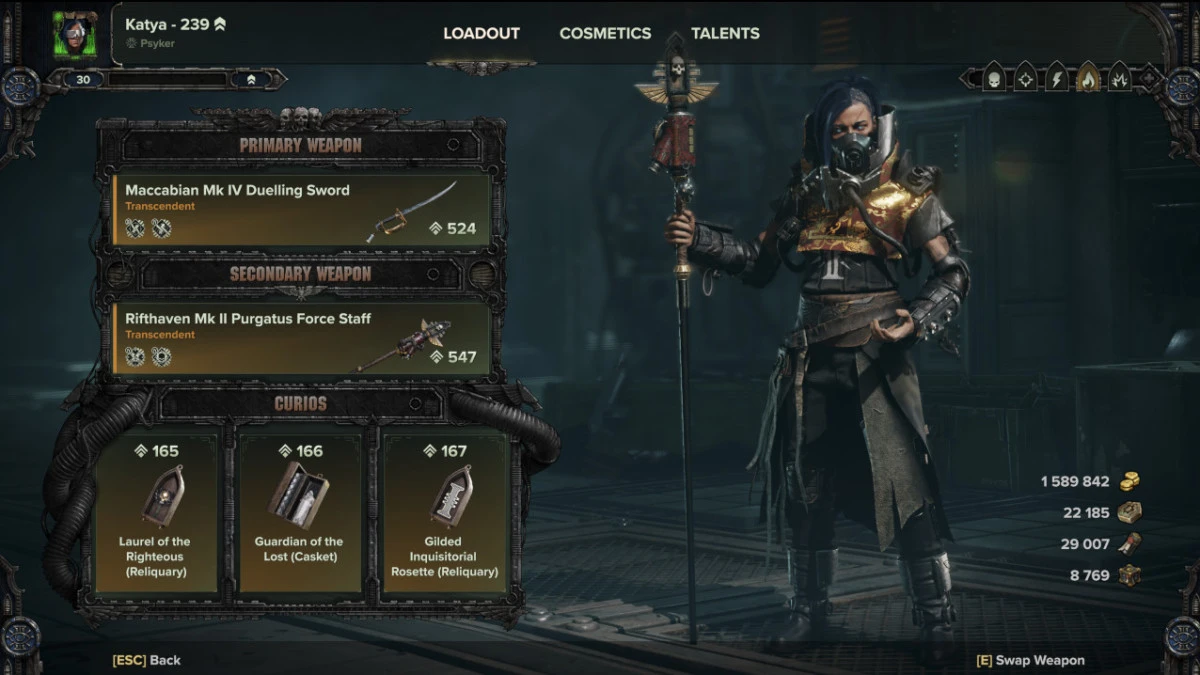Go back using the Back button
Viewport: 1200px width, 675px height.
(x=146, y=660)
